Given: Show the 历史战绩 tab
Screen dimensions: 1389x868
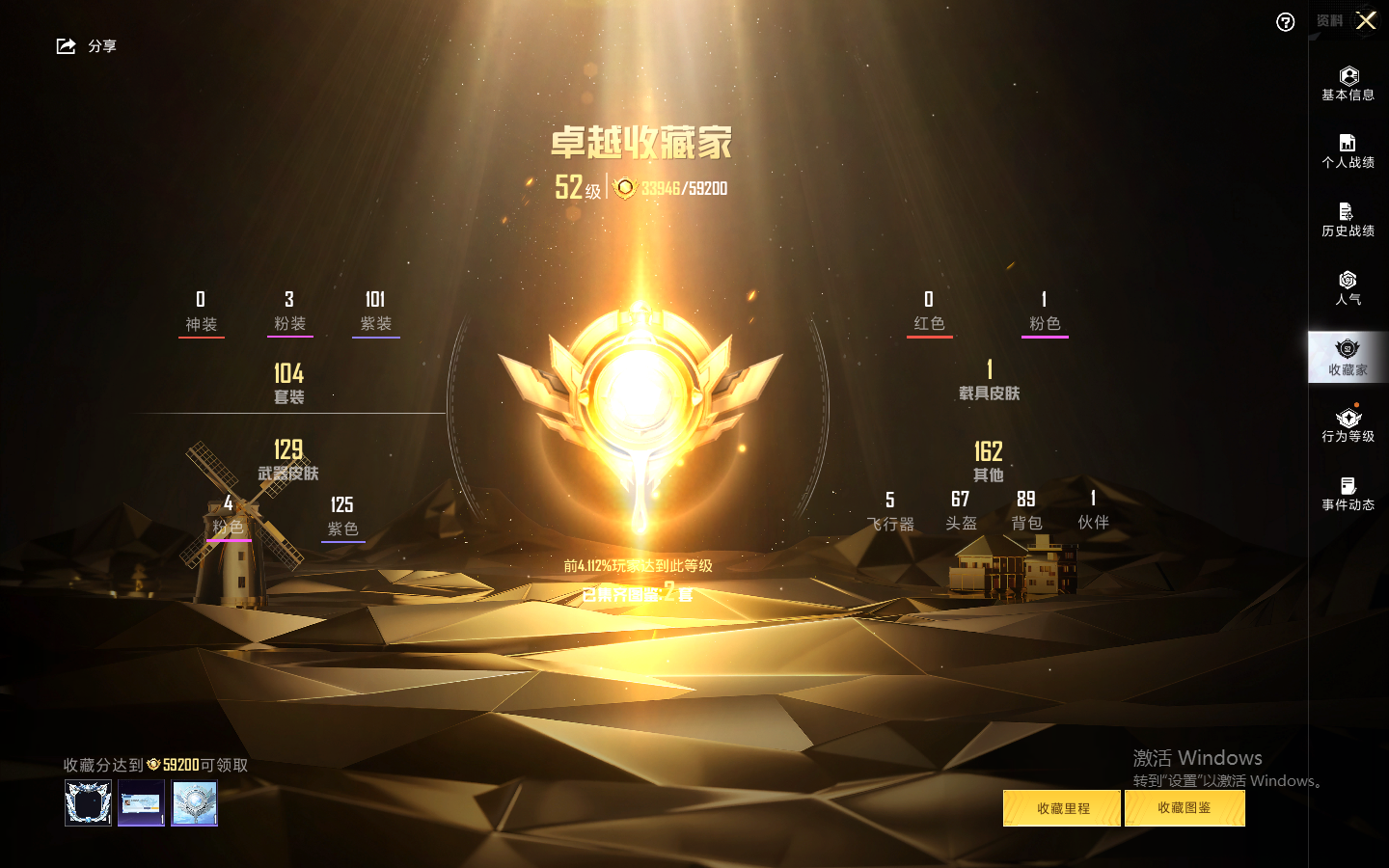Looking at the screenshot, I should tap(1348, 220).
